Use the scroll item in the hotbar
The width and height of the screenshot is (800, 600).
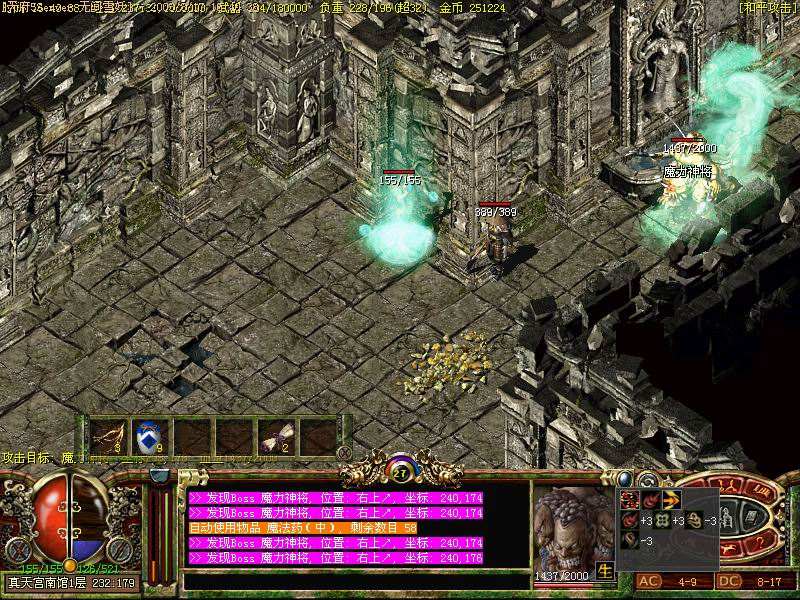(x=276, y=436)
